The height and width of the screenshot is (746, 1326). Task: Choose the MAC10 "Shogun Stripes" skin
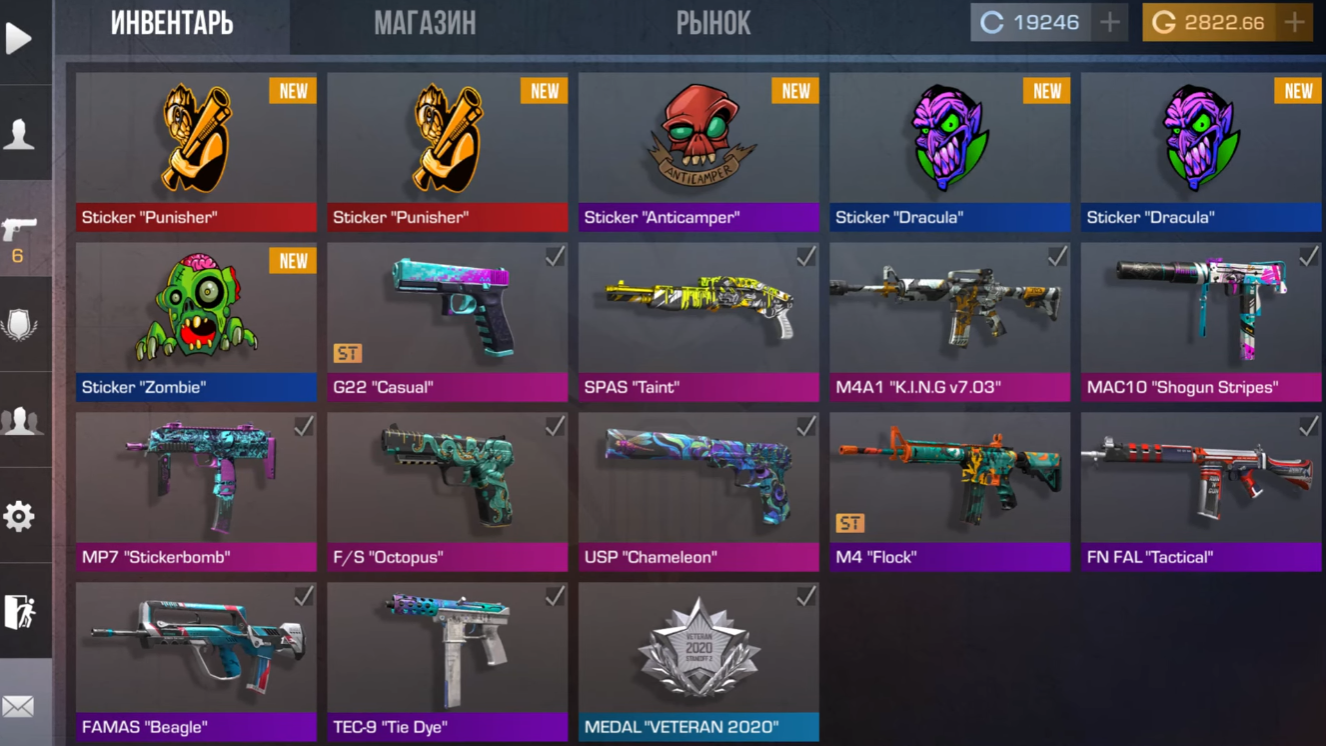[1200, 320]
